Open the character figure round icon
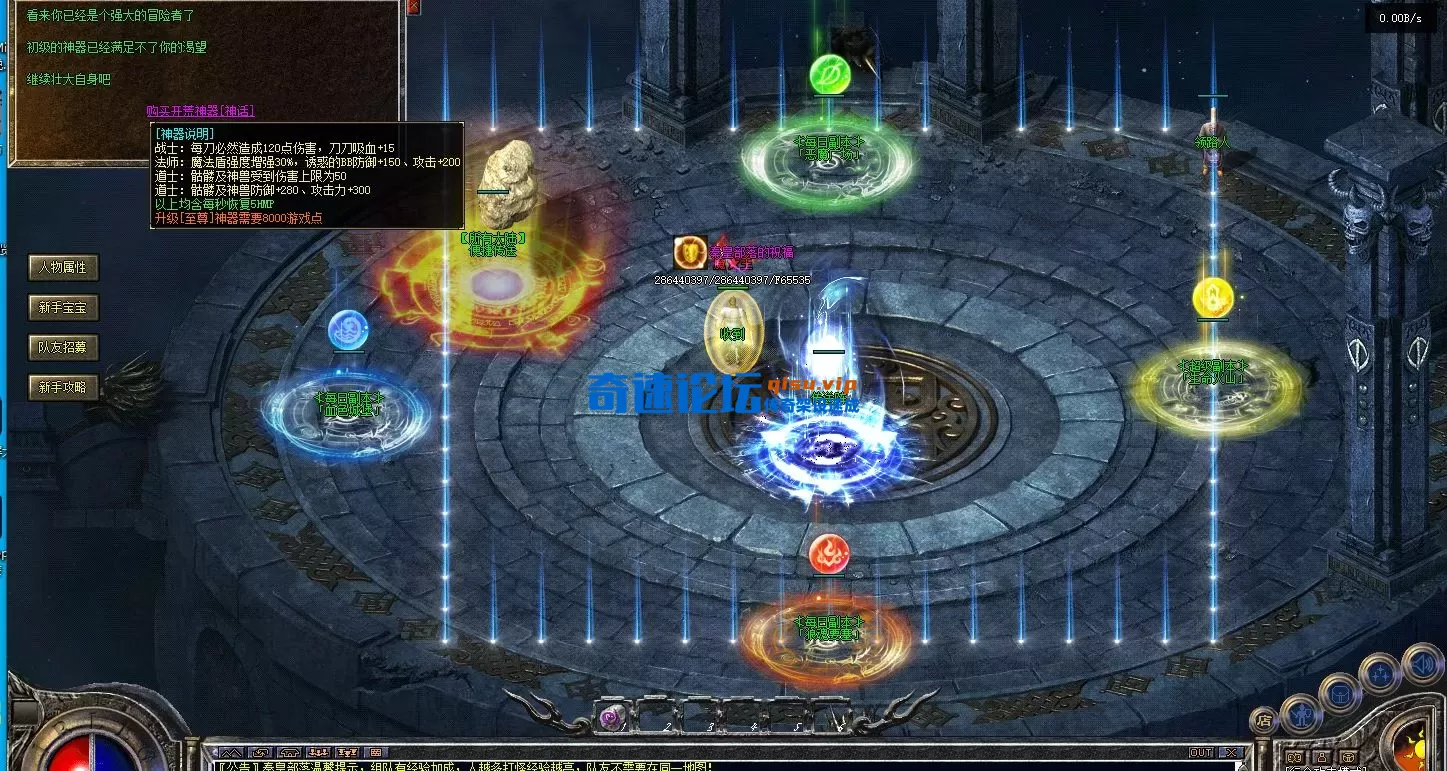Image resolution: width=1447 pixels, height=771 pixels. point(1300,713)
